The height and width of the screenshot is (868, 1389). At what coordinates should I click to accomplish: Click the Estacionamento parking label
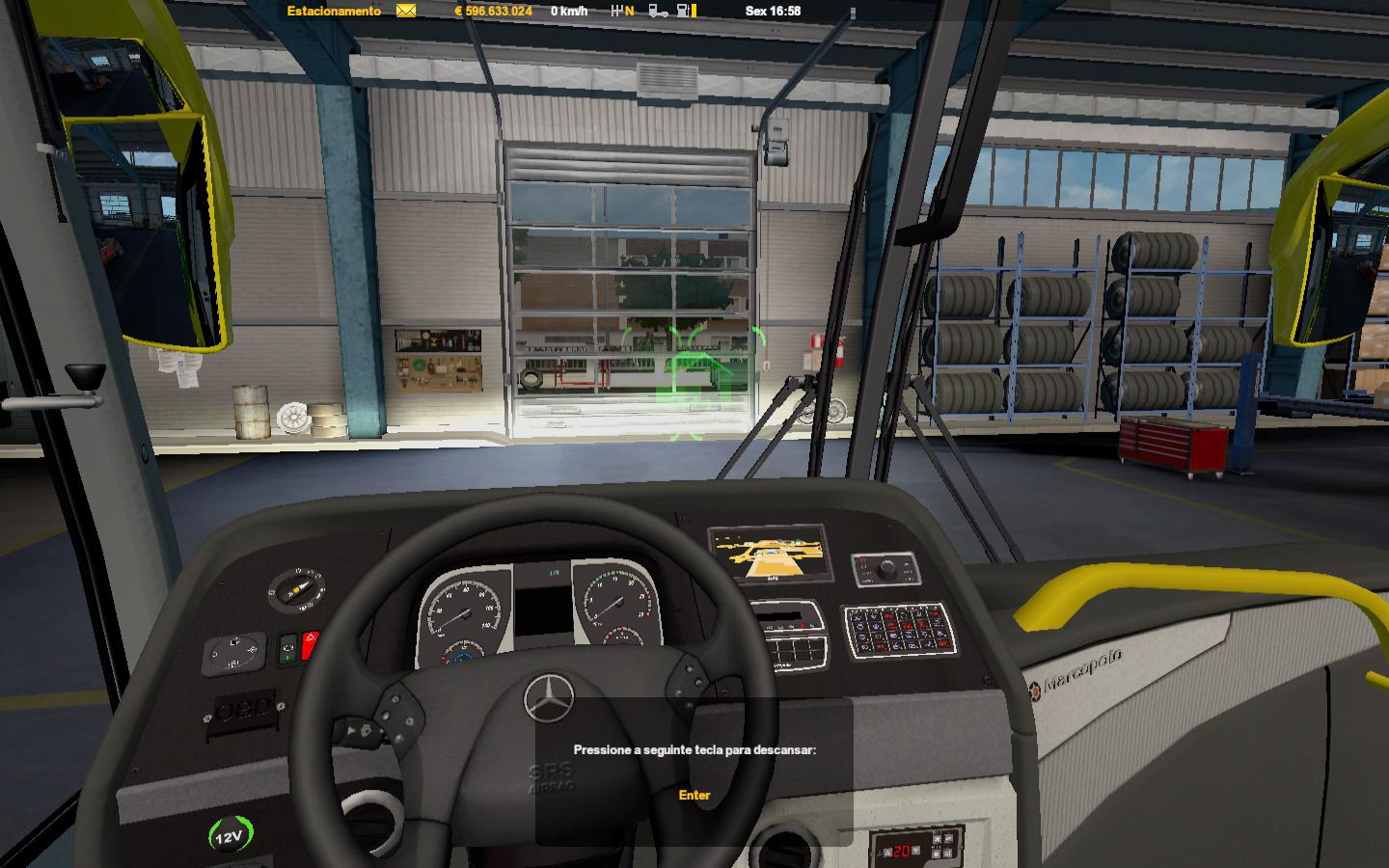coord(334,12)
